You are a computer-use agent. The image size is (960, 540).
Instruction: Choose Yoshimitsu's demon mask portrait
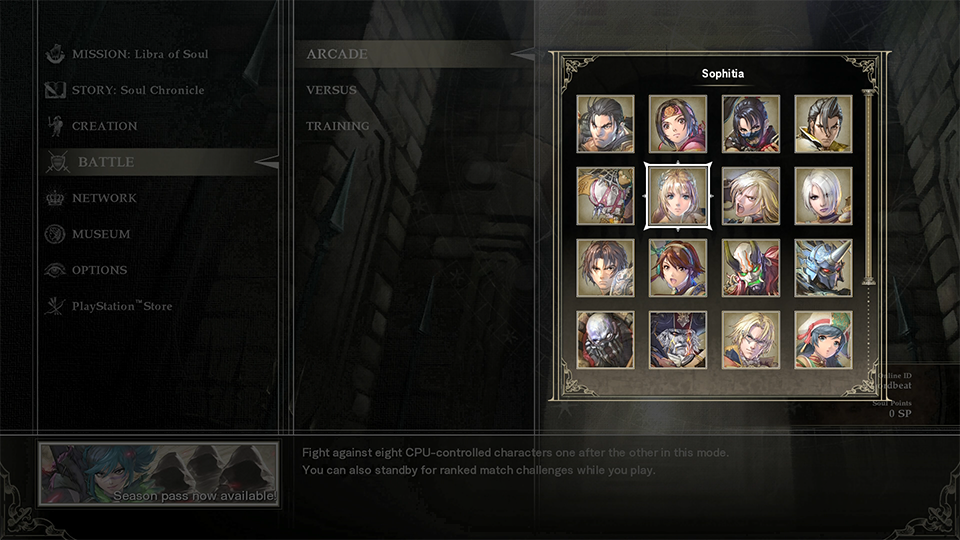click(x=751, y=268)
